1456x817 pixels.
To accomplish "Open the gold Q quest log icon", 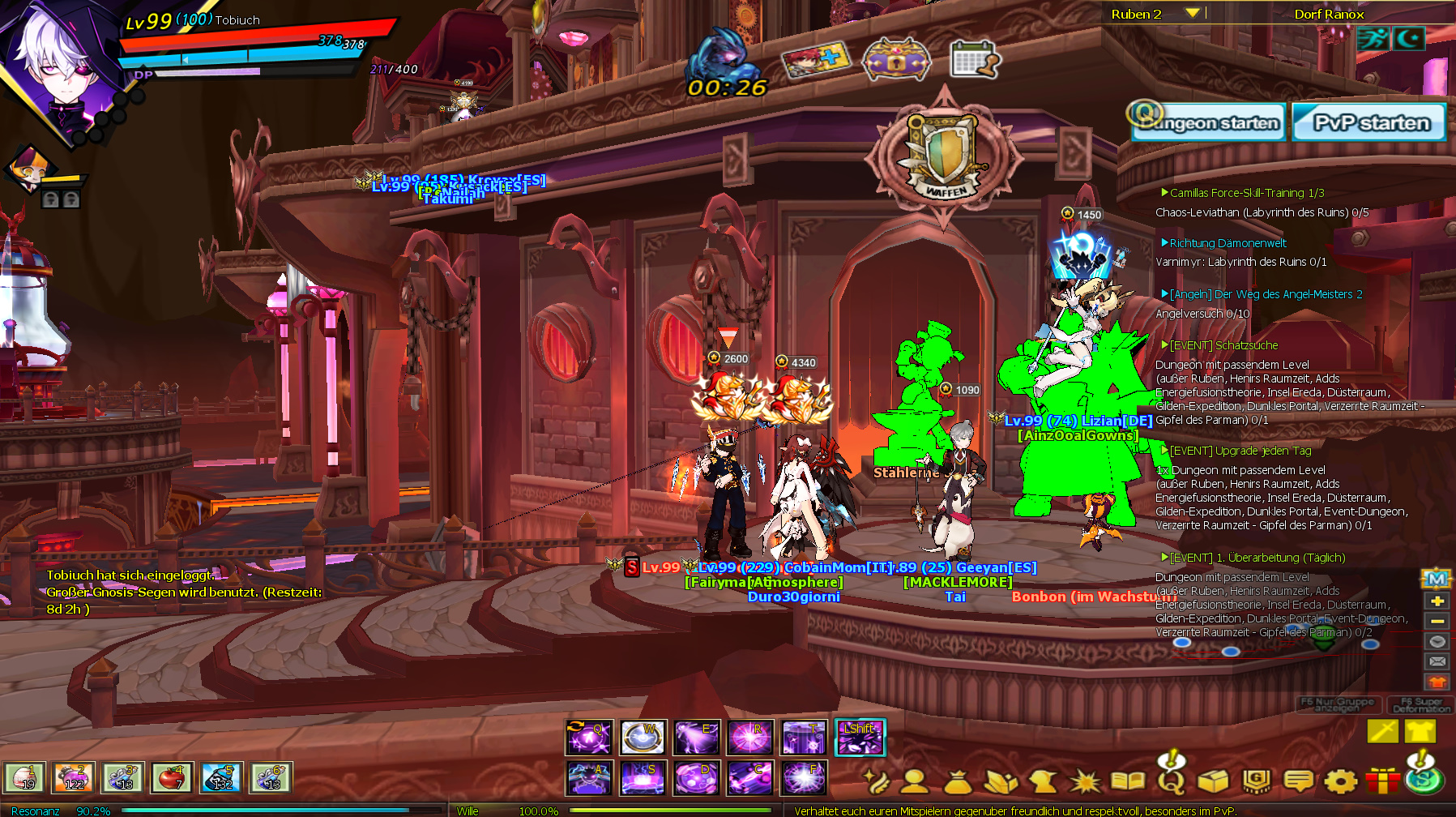I will click(1171, 780).
